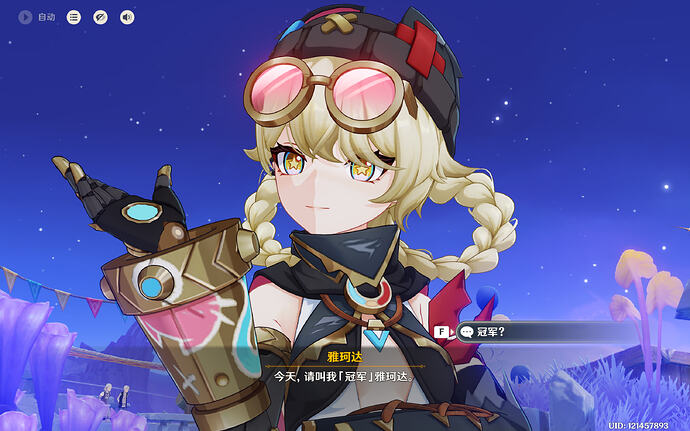Open the dialogue history log icon
Viewport: 690px width, 431px height.
click(74, 17)
